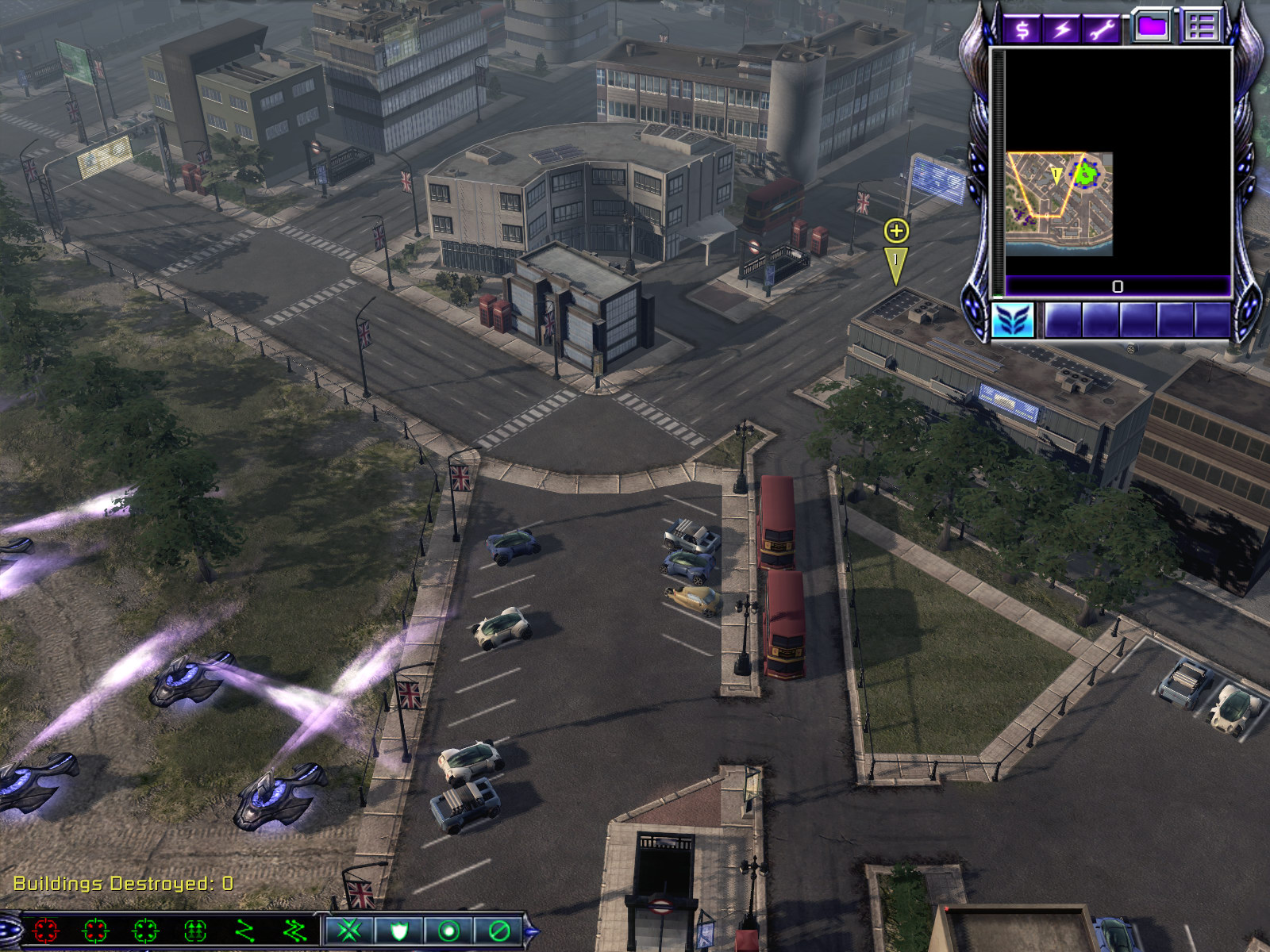This screenshot has height=952, width=1270.
Task: Choose the slashed circle hold fire stance
Action: (x=498, y=930)
